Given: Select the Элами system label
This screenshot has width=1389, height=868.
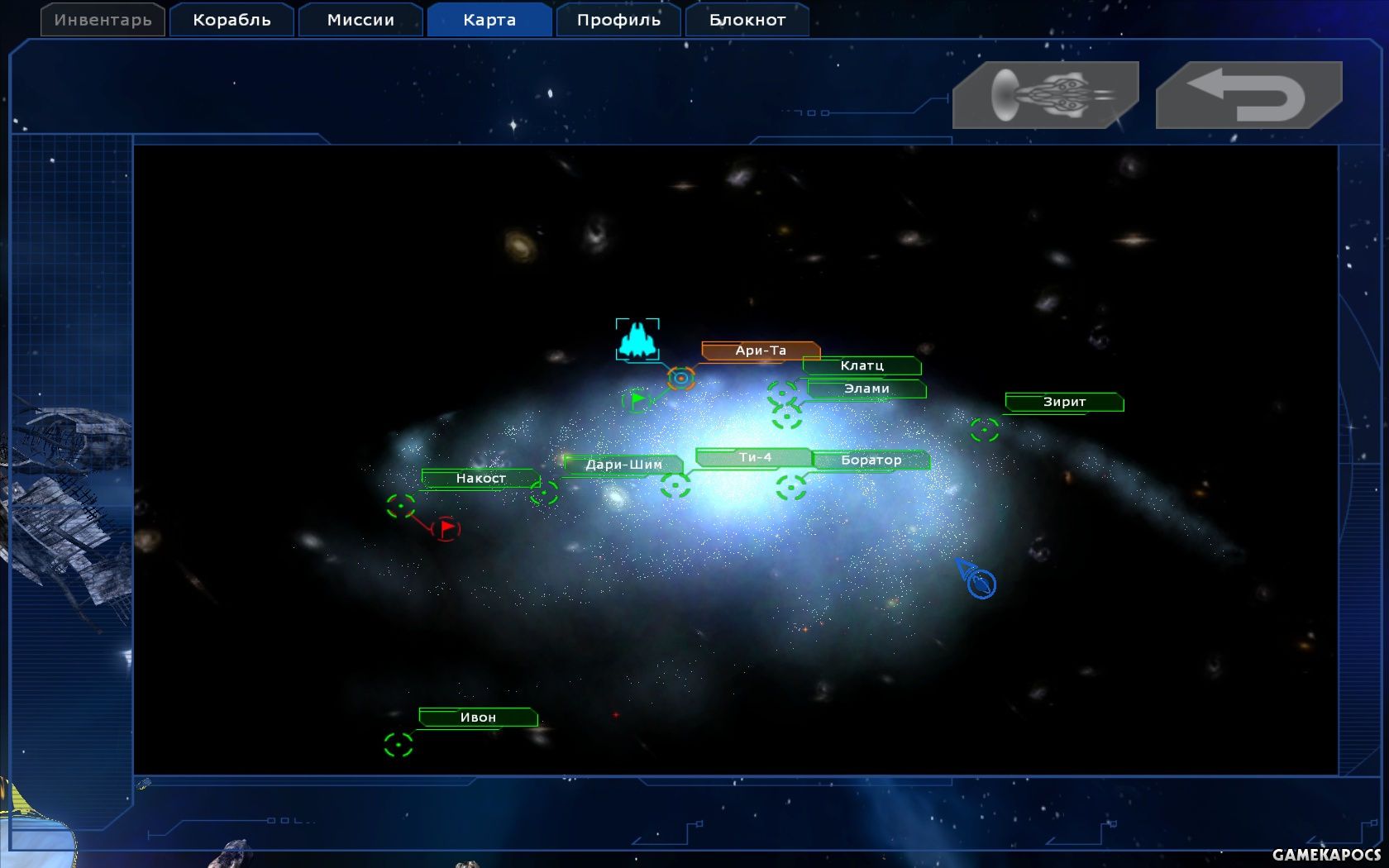Looking at the screenshot, I should pyautogui.click(x=866, y=389).
